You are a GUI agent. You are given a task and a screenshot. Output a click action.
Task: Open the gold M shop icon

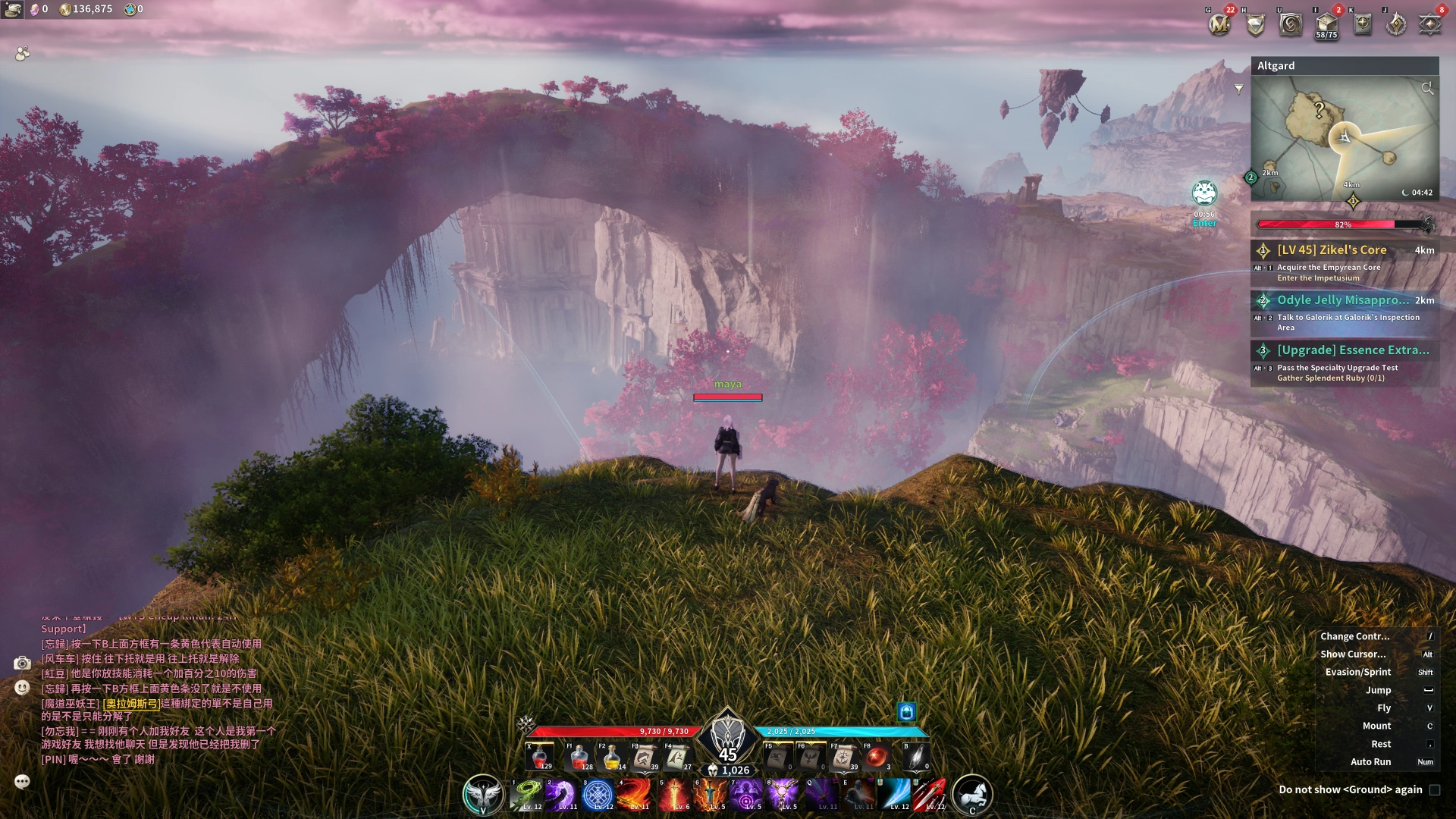[1219, 24]
